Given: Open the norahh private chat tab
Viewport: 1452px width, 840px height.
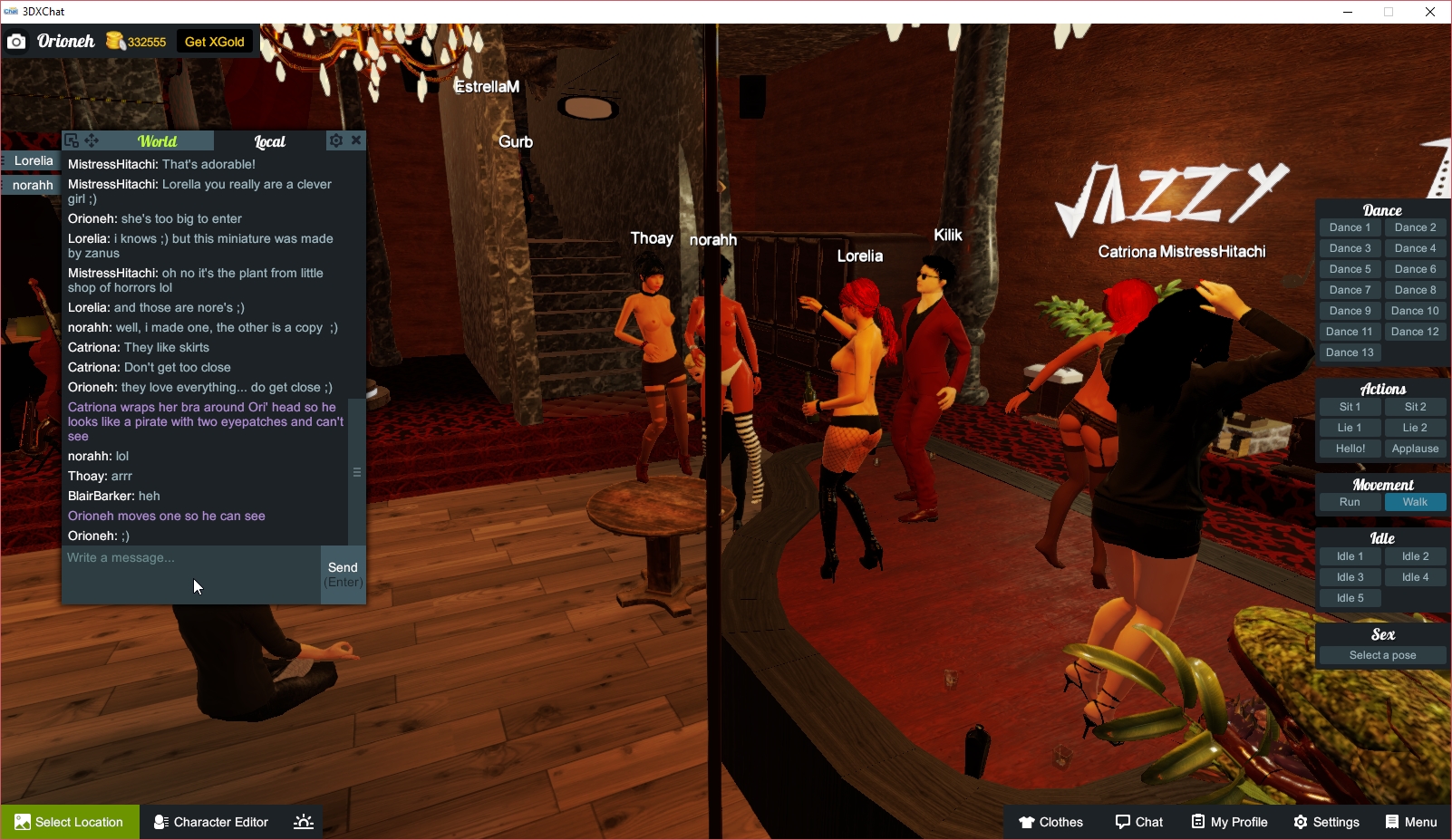Looking at the screenshot, I should click(x=32, y=185).
